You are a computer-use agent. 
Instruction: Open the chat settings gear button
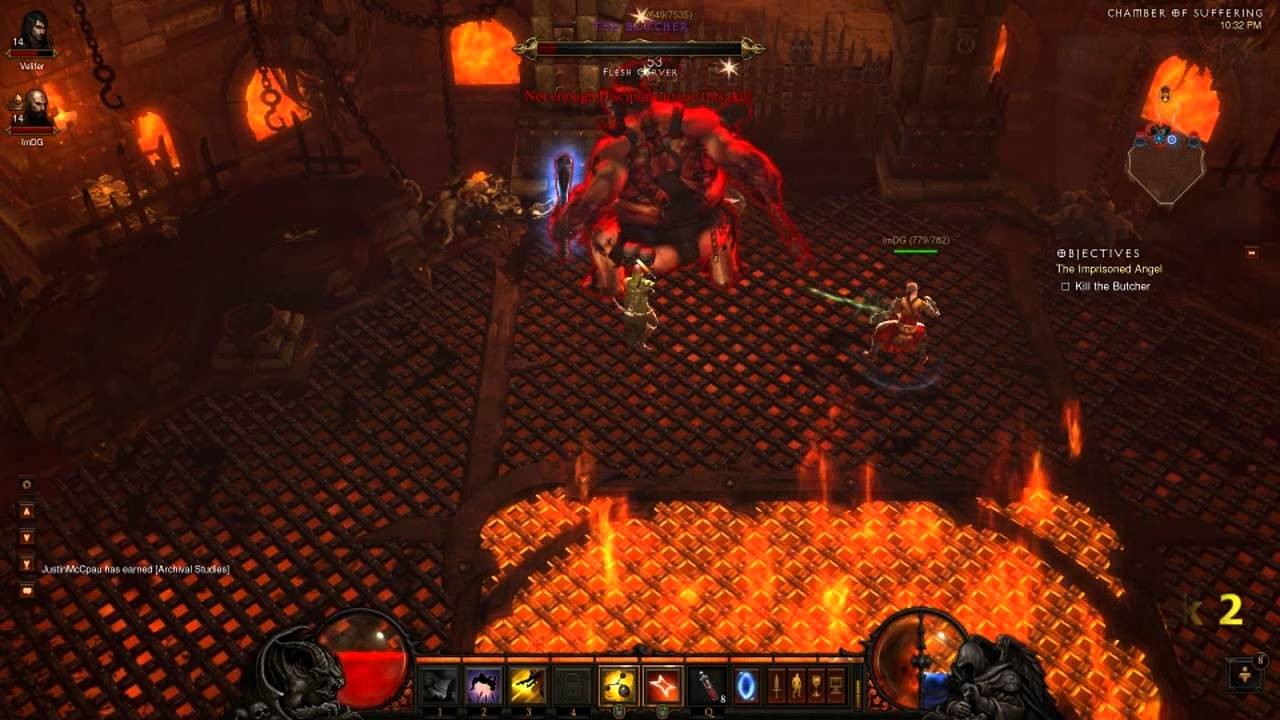[27, 484]
